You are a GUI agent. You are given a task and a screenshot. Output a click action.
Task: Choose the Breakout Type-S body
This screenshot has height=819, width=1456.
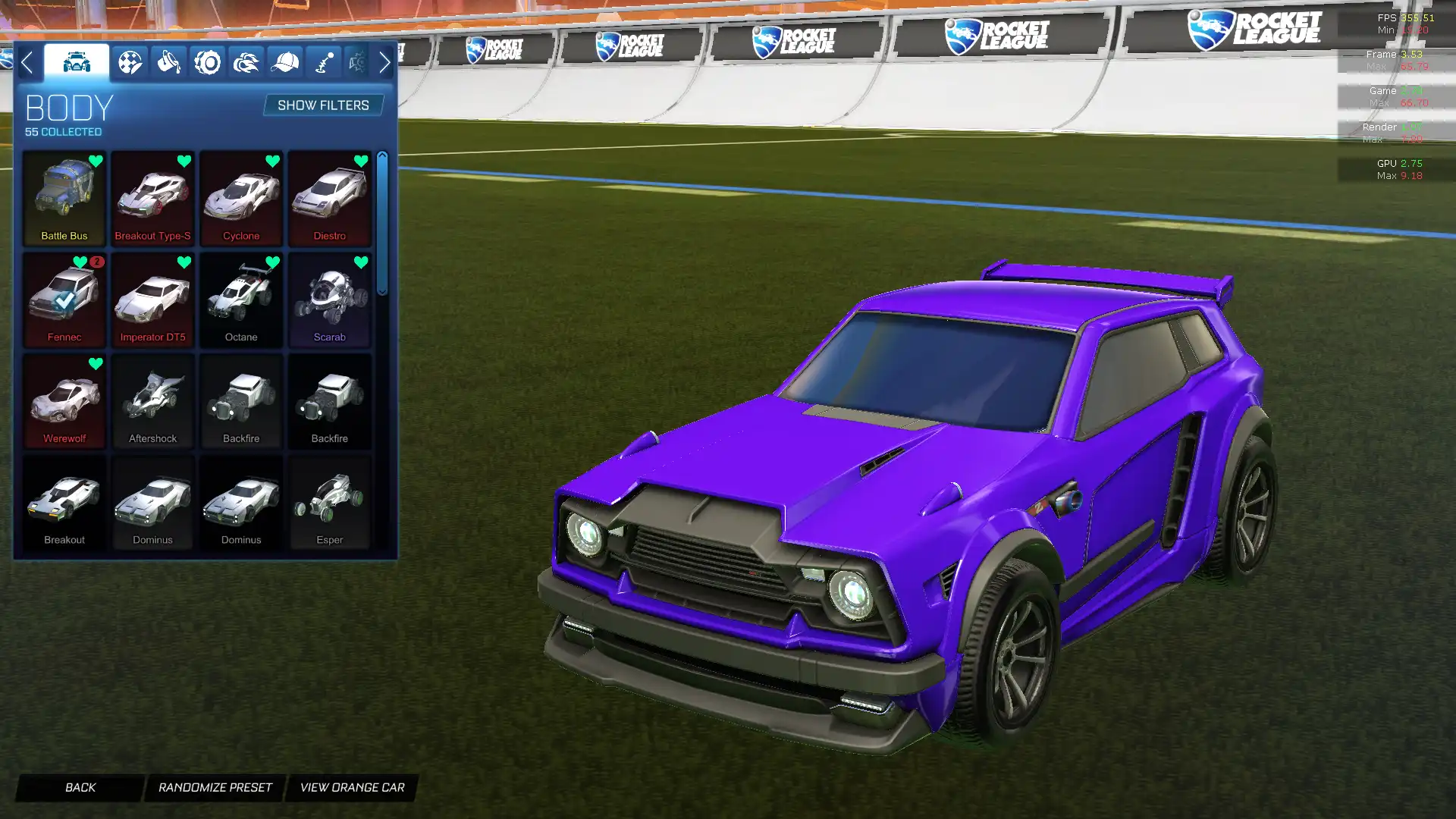coord(152,199)
